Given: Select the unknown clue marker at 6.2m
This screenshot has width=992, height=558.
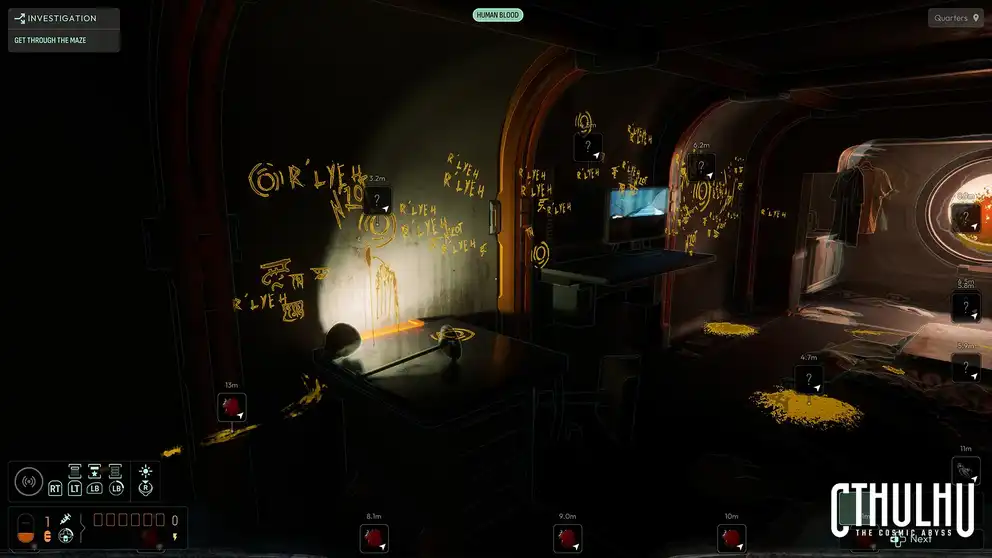Looking at the screenshot, I should (x=701, y=166).
